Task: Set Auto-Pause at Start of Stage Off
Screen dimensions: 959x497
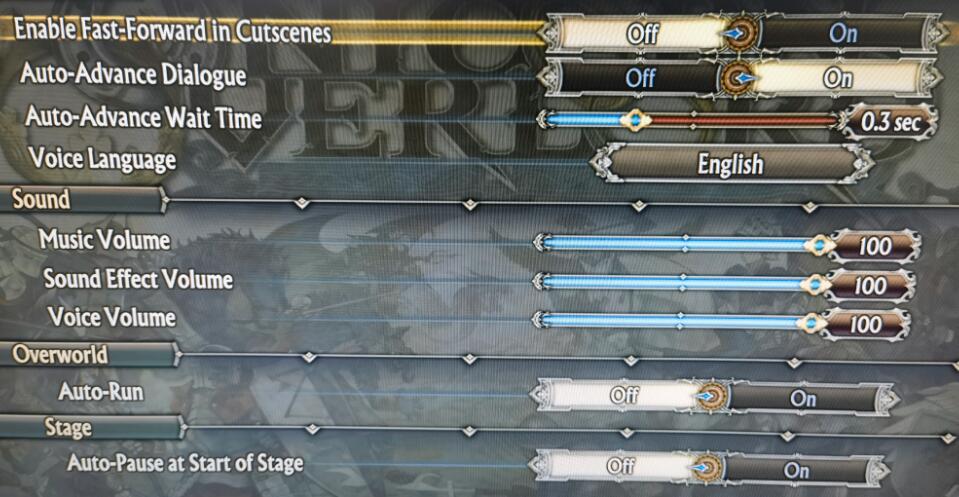Action: pos(622,467)
